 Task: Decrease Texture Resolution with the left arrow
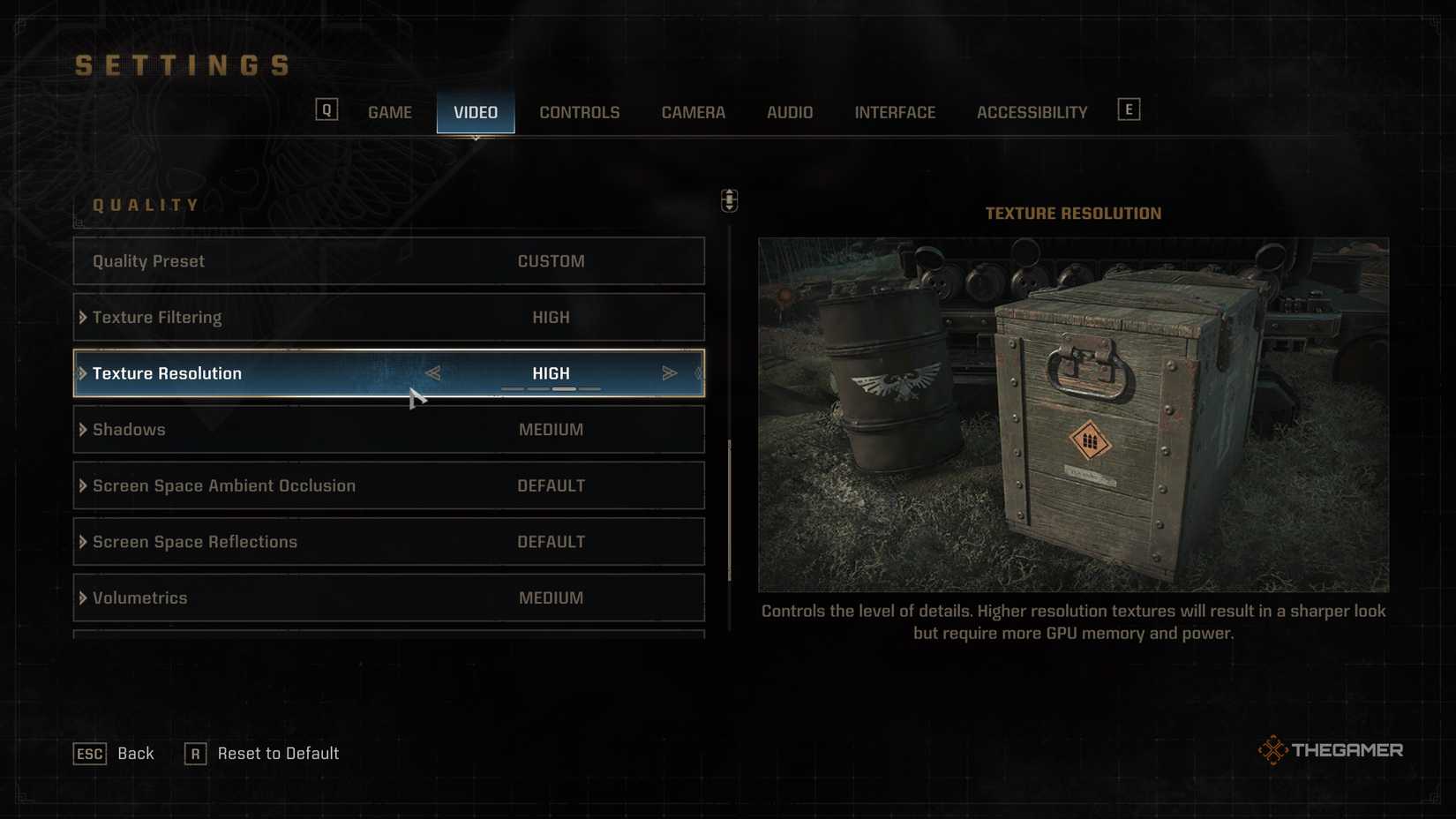point(433,373)
